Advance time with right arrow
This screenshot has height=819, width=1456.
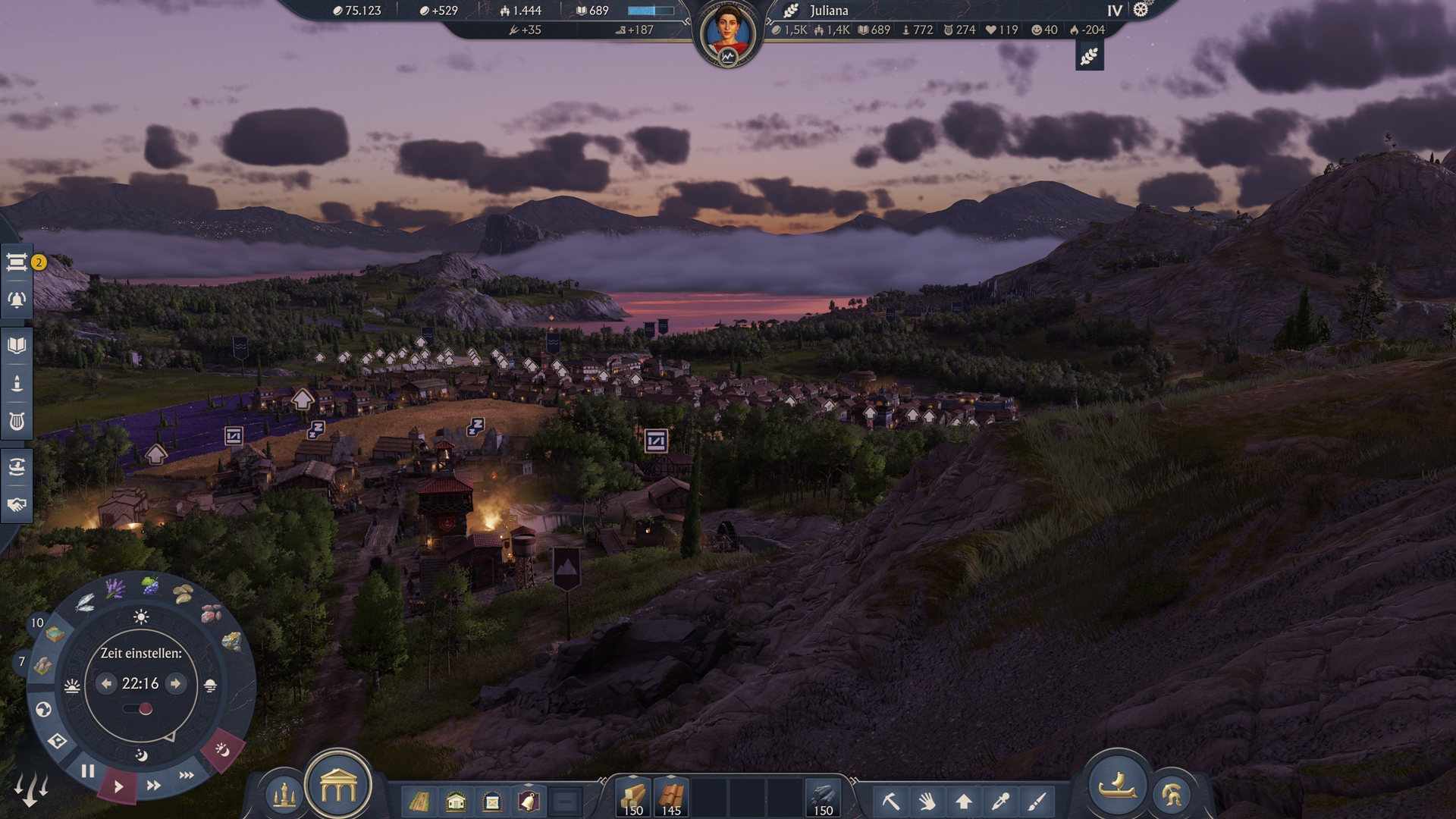(175, 684)
